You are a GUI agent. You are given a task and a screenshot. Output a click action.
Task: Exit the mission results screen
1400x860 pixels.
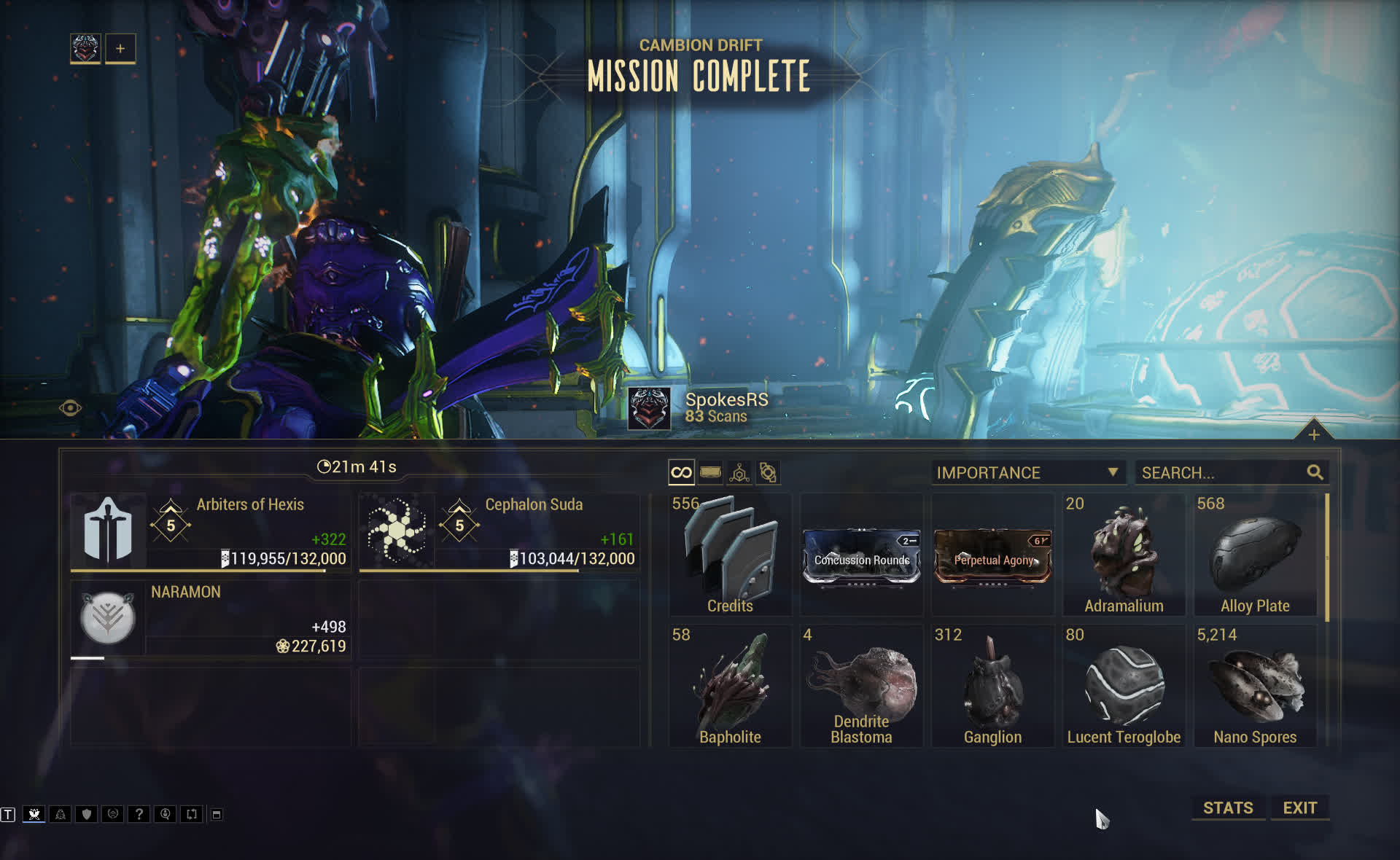(1299, 808)
